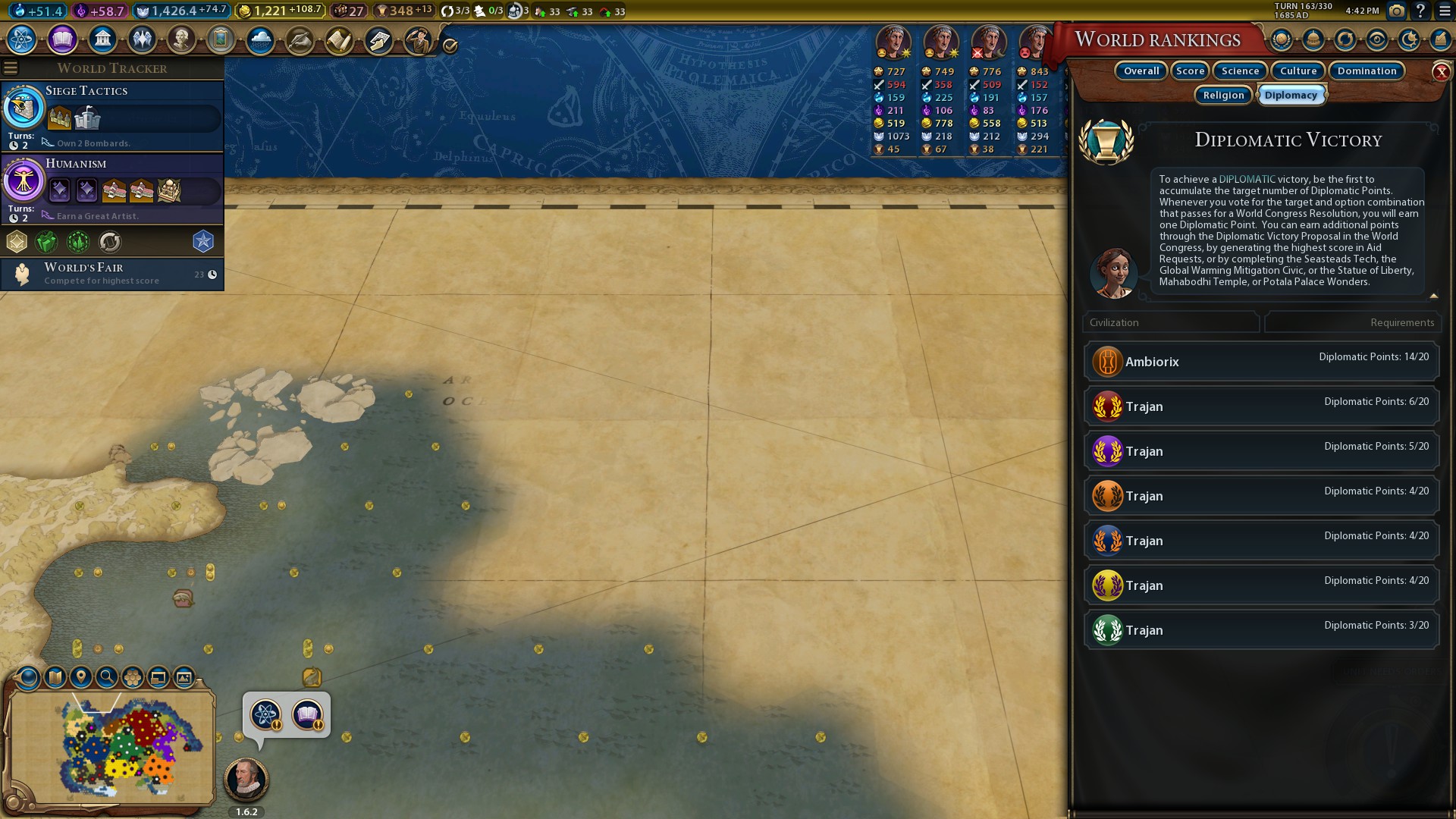The height and width of the screenshot is (819, 1456).
Task: Select the Humanism civic item
Action: tap(112, 188)
